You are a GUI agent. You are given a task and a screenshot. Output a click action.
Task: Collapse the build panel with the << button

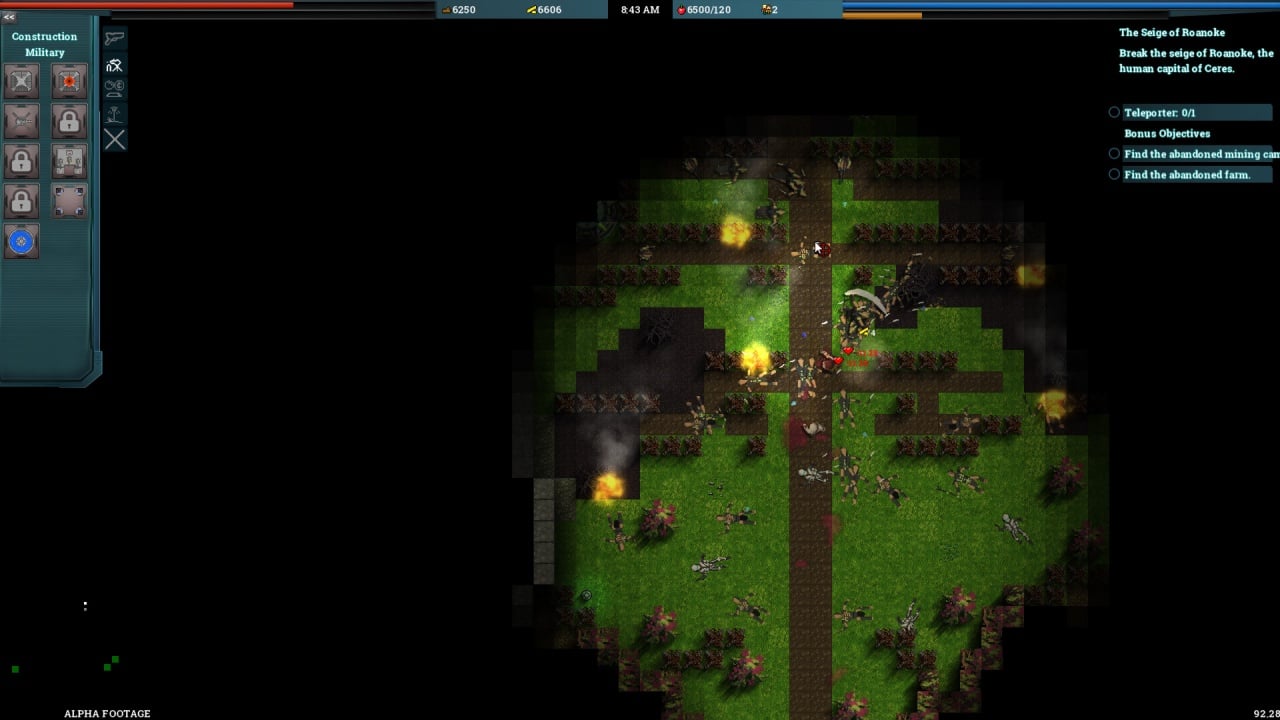[x=9, y=17]
